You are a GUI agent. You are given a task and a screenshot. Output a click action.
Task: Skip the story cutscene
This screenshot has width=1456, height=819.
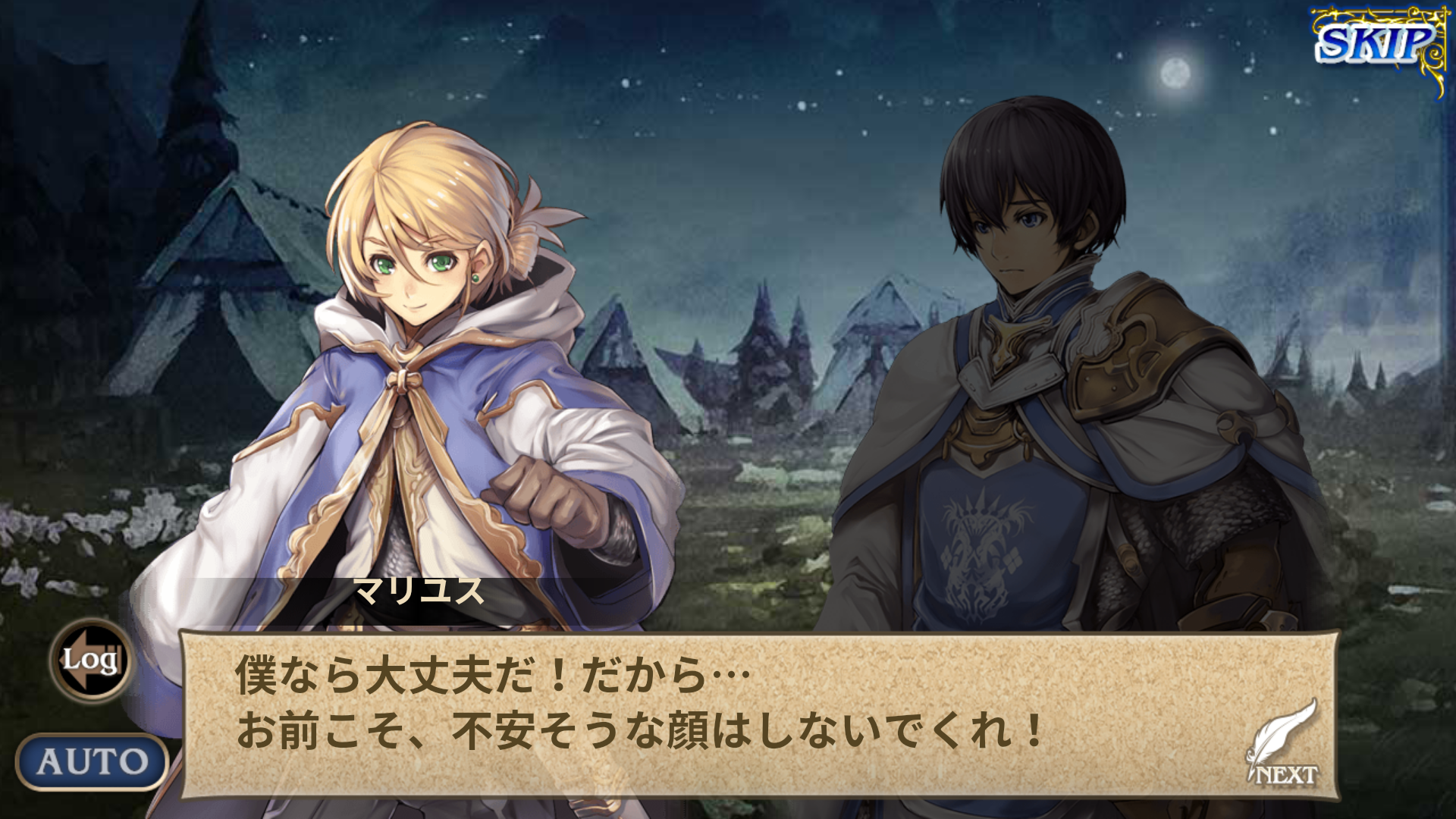pyautogui.click(x=1376, y=44)
